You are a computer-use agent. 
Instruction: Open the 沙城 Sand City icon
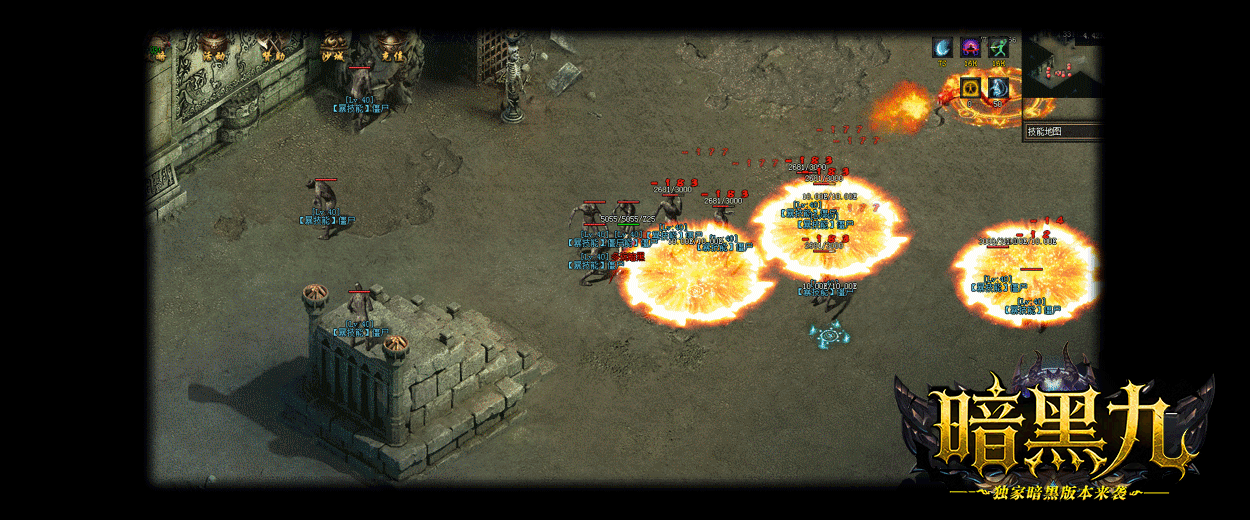[334, 47]
